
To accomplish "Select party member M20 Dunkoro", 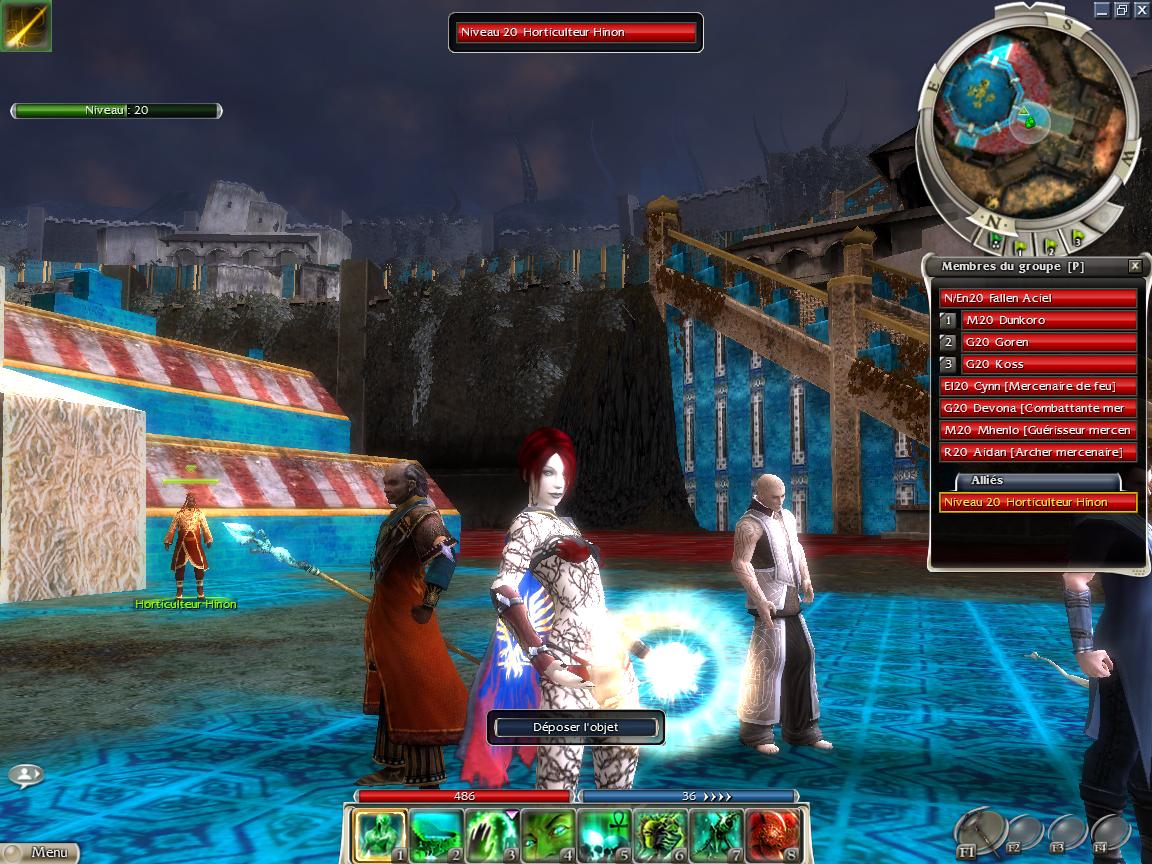I will (1049, 320).
